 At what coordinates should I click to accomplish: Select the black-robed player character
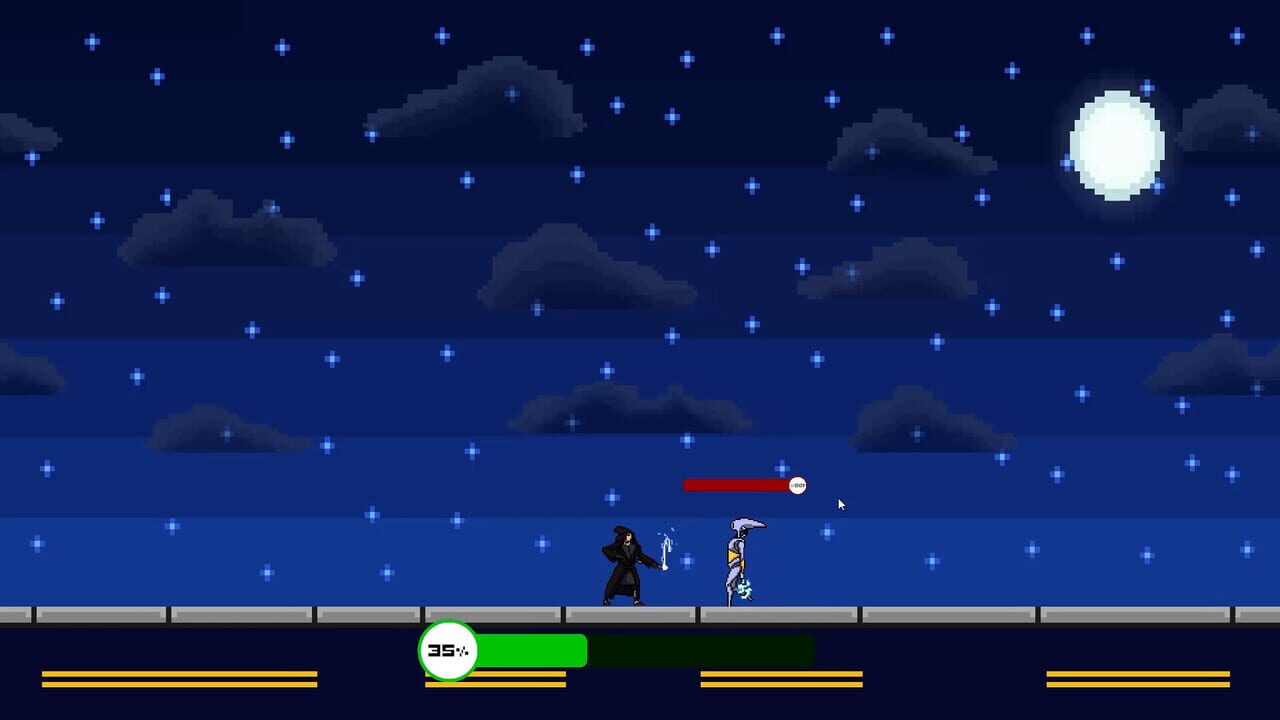point(622,565)
